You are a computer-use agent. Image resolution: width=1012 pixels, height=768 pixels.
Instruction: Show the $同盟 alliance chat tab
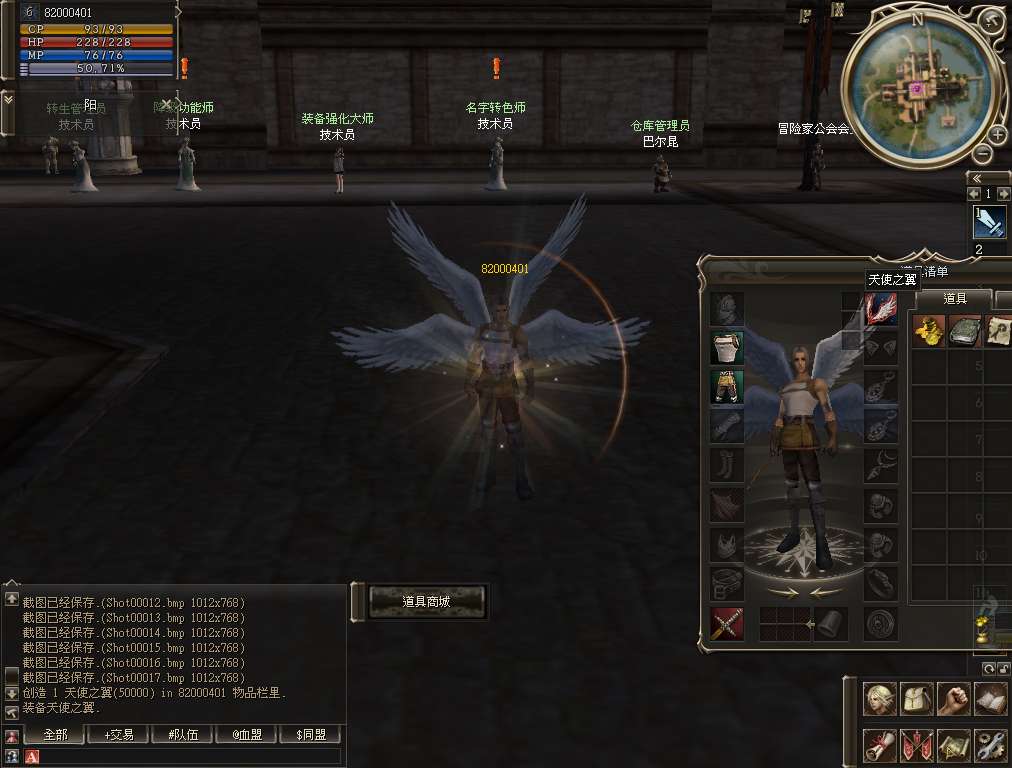point(311,735)
